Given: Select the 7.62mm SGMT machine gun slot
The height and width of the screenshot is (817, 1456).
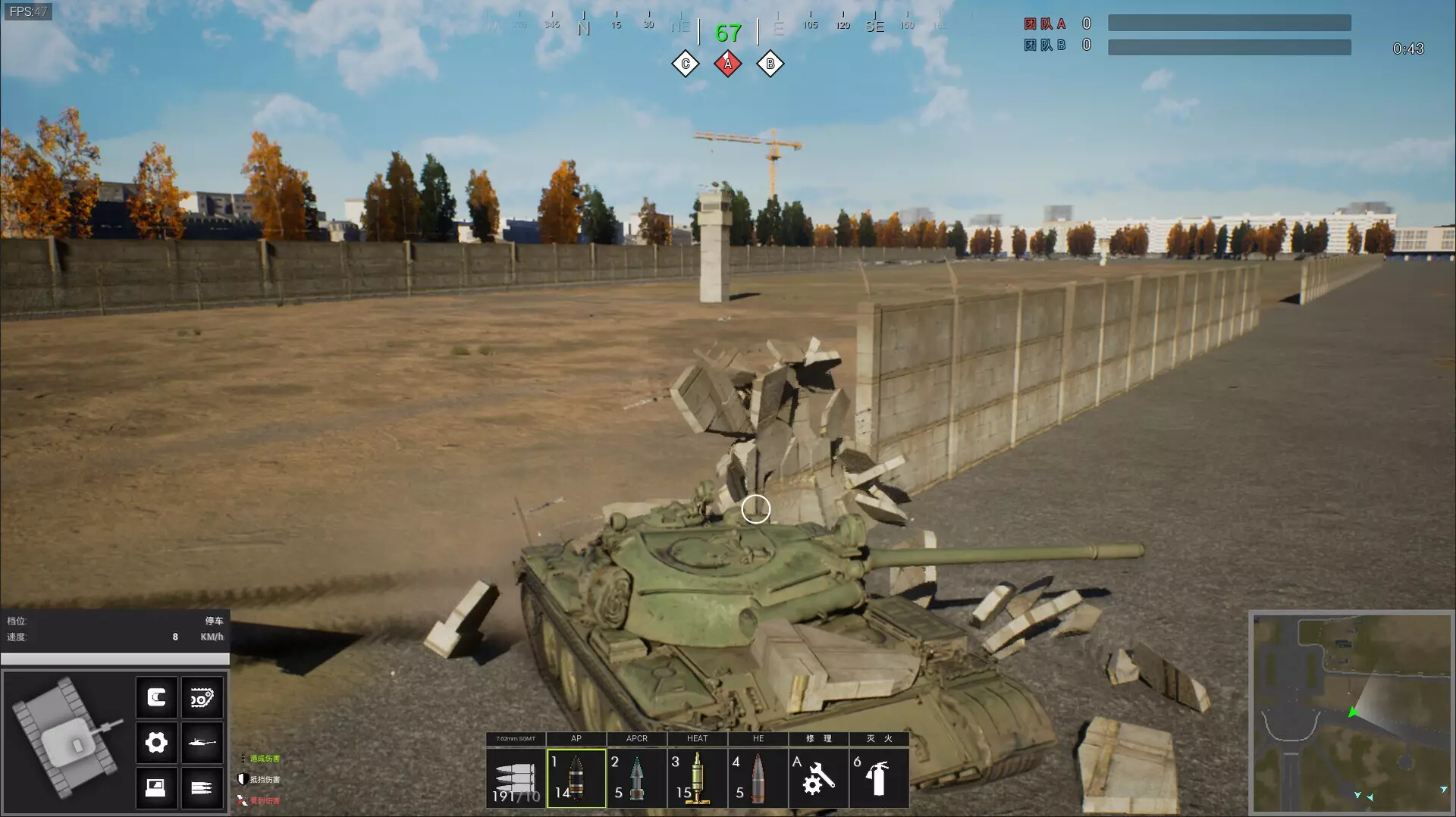Looking at the screenshot, I should [516, 778].
